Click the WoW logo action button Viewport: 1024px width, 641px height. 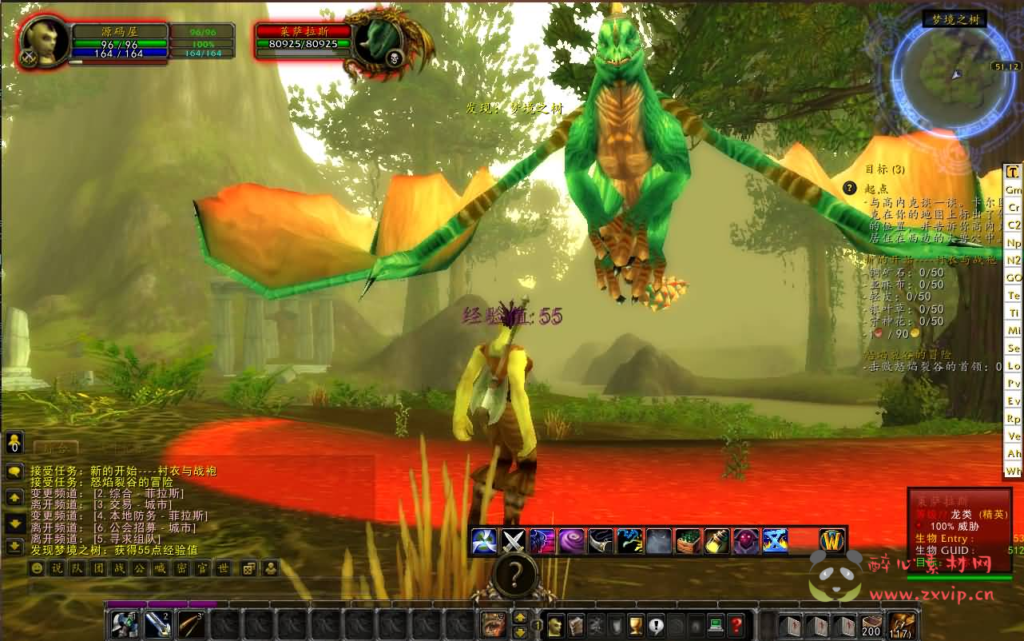[x=832, y=541]
